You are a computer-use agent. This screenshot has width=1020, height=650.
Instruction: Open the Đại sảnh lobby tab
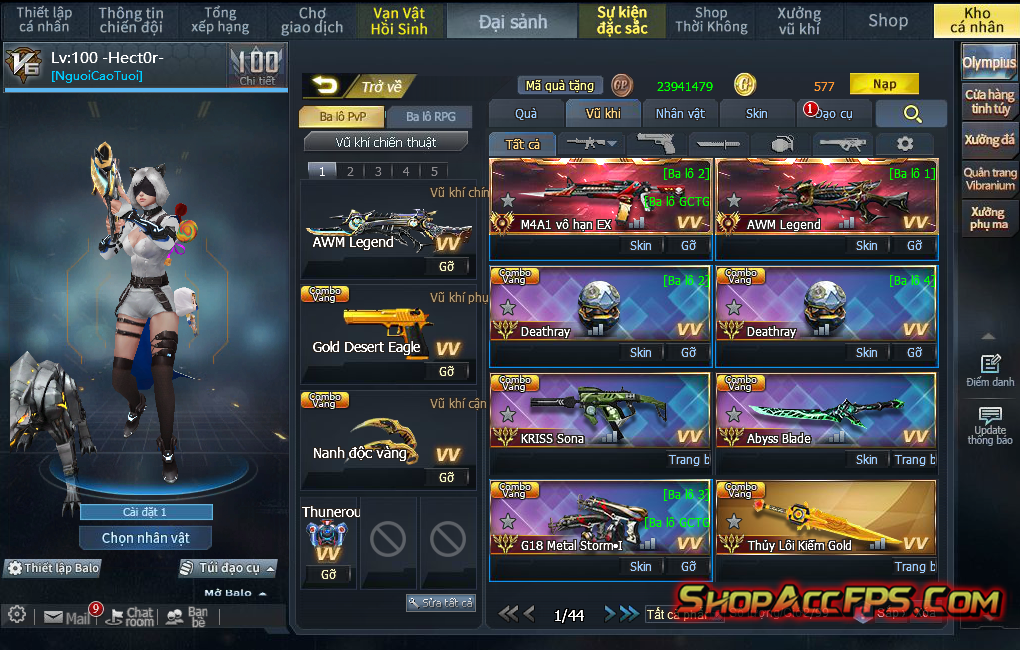pos(512,21)
